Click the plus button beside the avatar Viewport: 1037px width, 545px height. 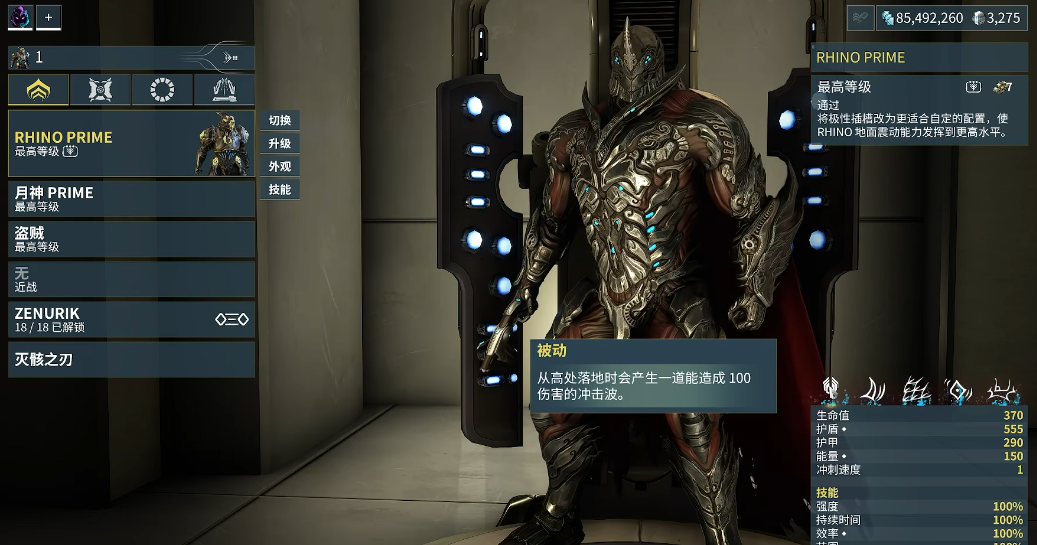click(49, 17)
